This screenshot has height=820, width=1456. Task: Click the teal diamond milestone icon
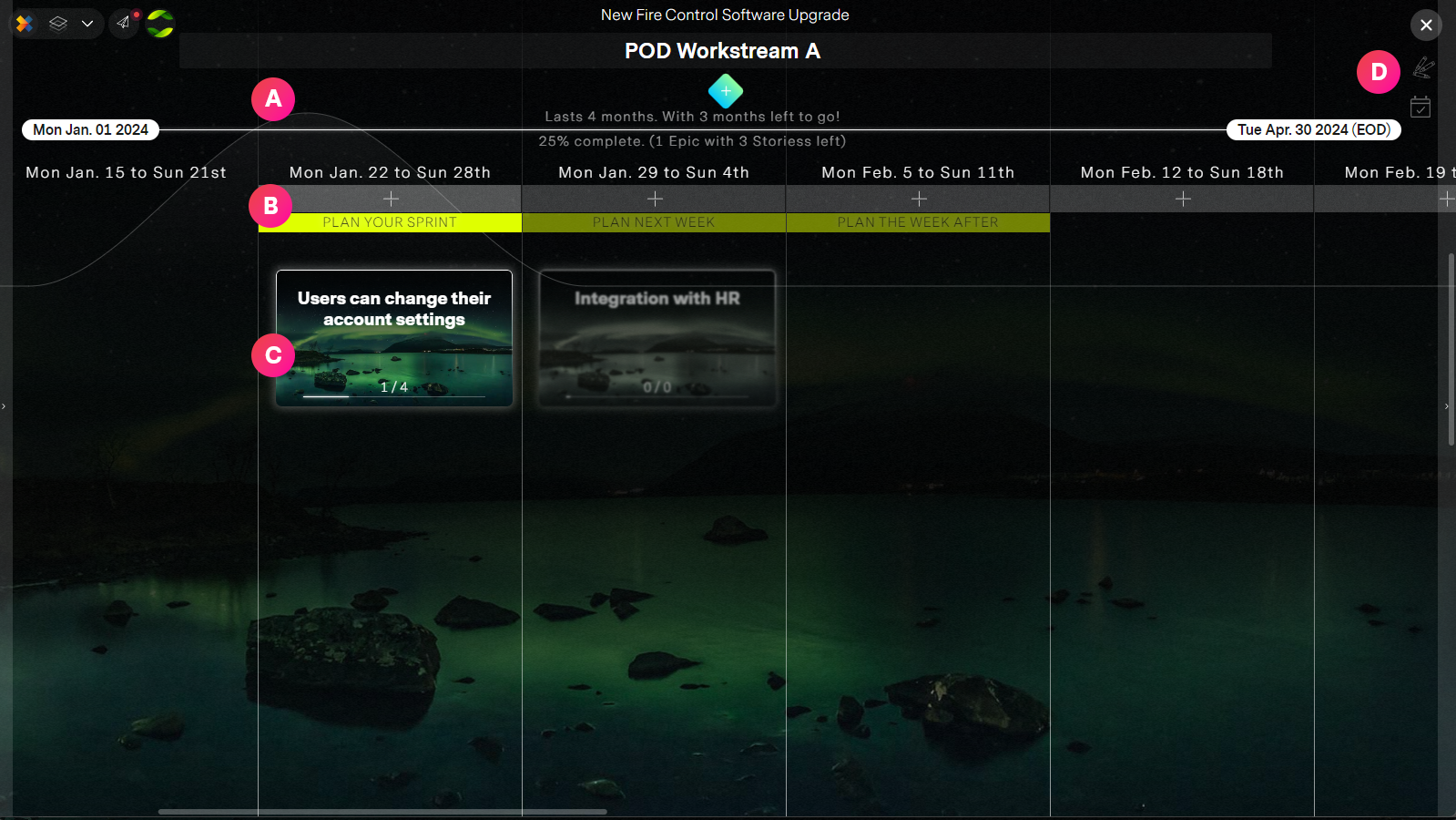click(725, 91)
